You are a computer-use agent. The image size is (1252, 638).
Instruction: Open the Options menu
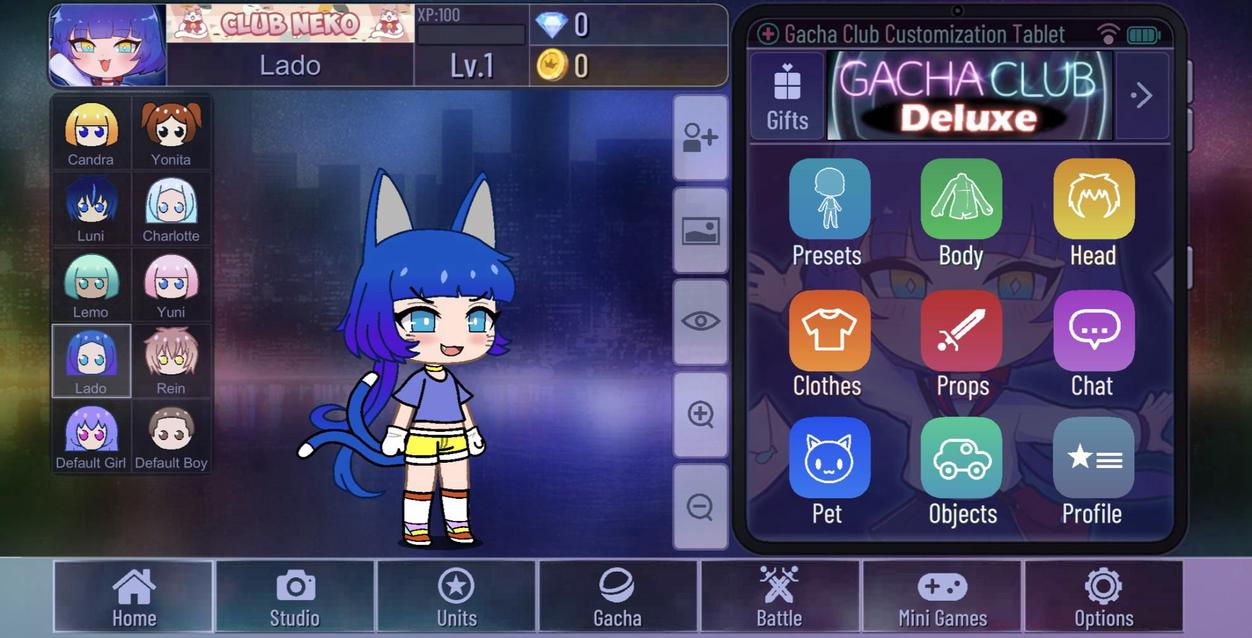[x=1103, y=597]
